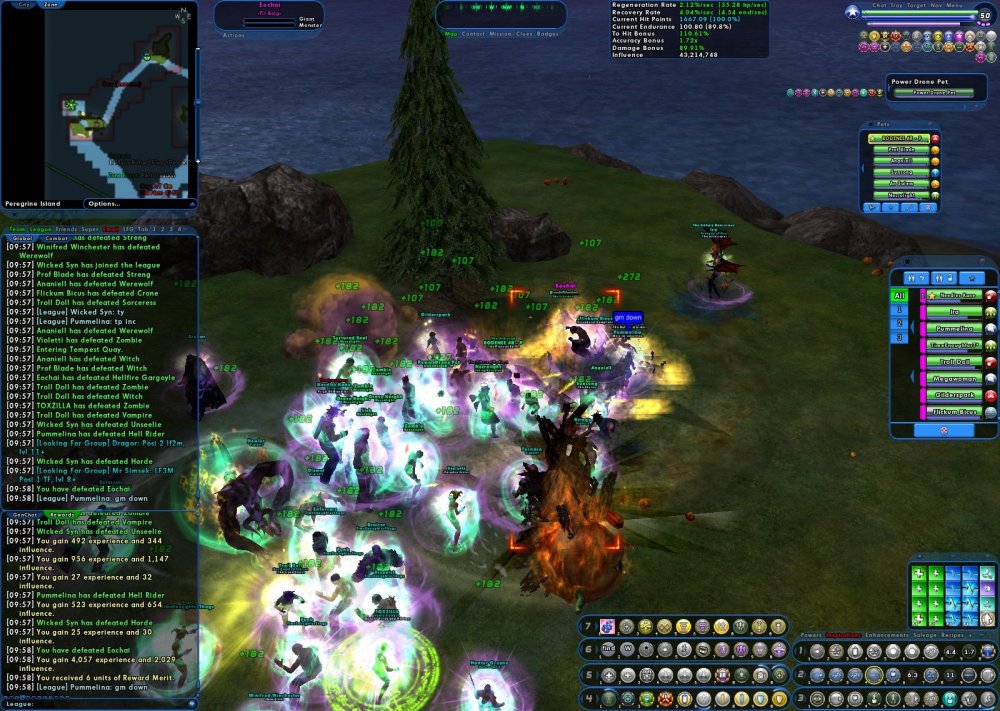Screen dimensions: 1000x711
Task: Open the Contact list
Action: [x=473, y=34]
